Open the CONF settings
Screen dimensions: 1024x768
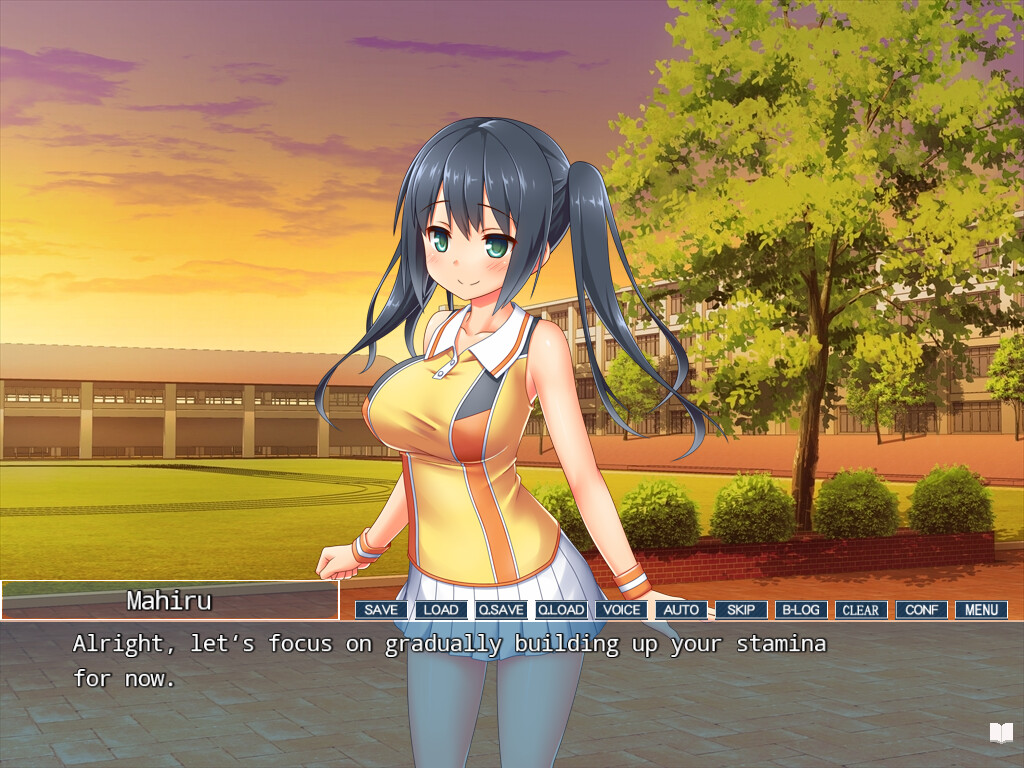point(921,610)
